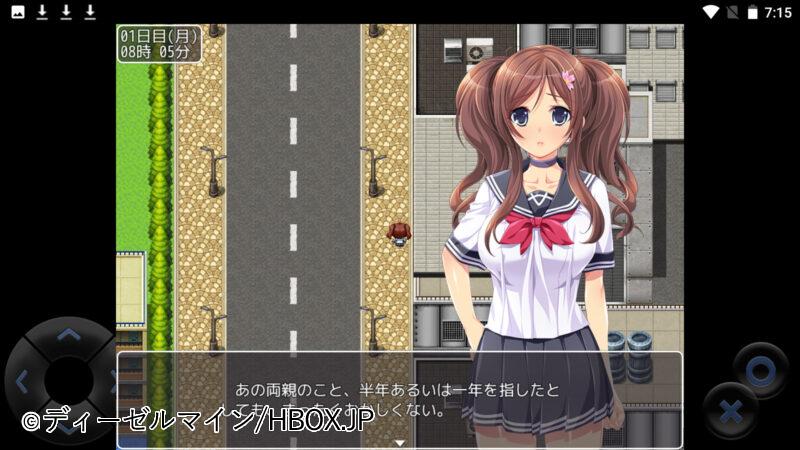Advance the dialogue message box
Viewport: 800px width, 450px height.
pyautogui.click(x=400, y=399)
